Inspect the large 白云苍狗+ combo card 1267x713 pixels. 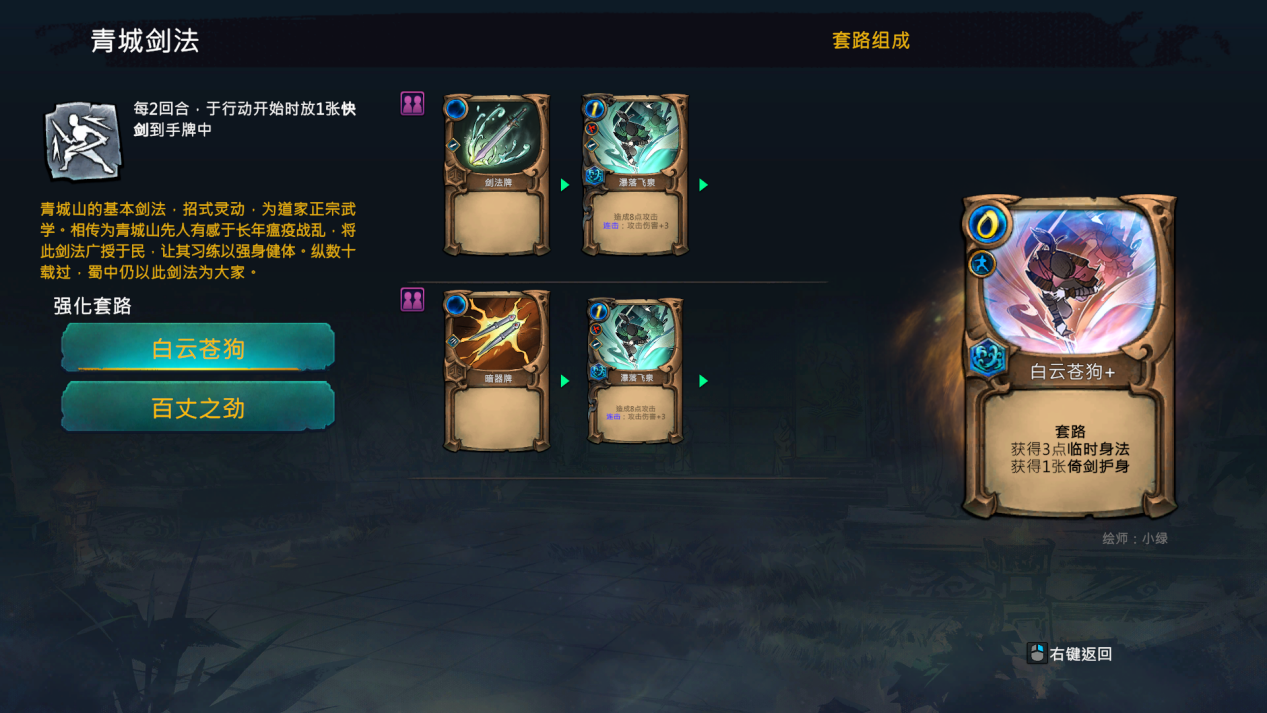[1069, 355]
